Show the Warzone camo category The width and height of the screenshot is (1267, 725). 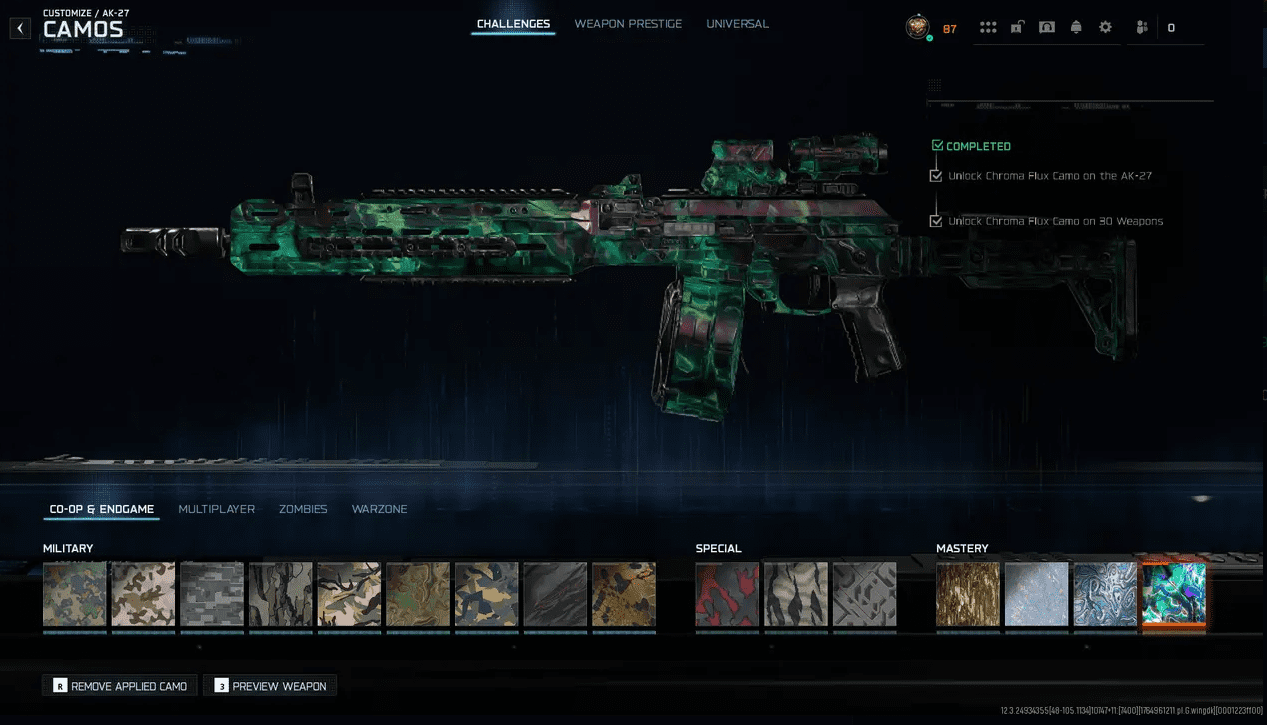point(379,509)
